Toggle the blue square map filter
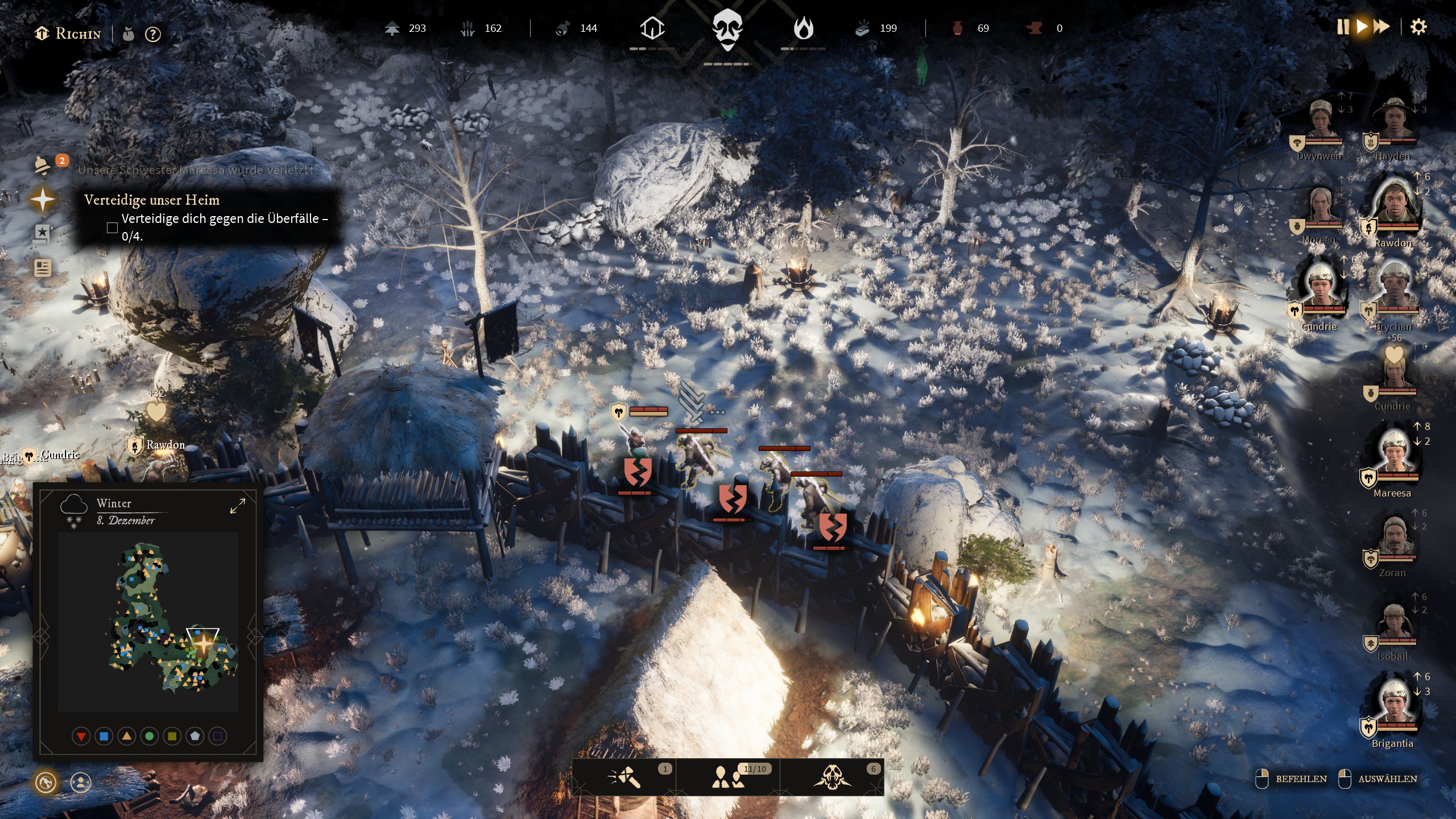The width and height of the screenshot is (1456, 819). 104,737
